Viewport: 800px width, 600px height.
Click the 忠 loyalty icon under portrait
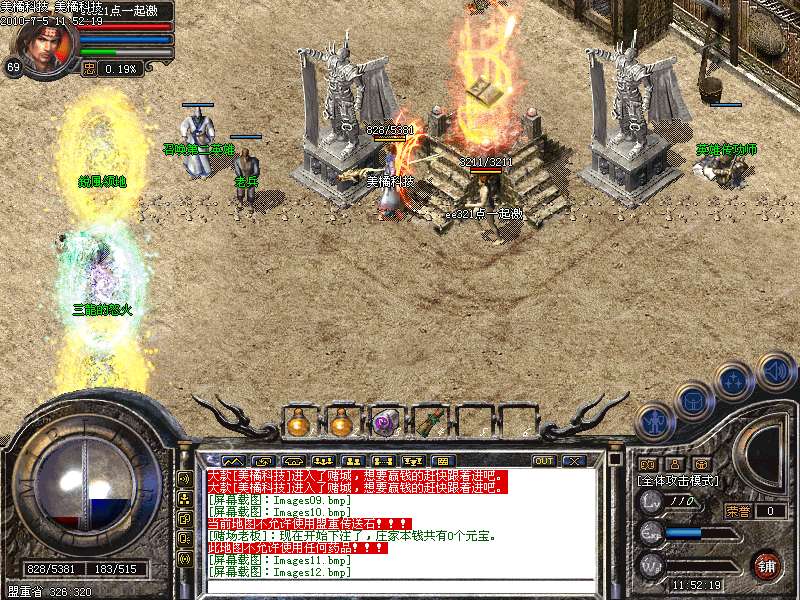[x=89, y=69]
